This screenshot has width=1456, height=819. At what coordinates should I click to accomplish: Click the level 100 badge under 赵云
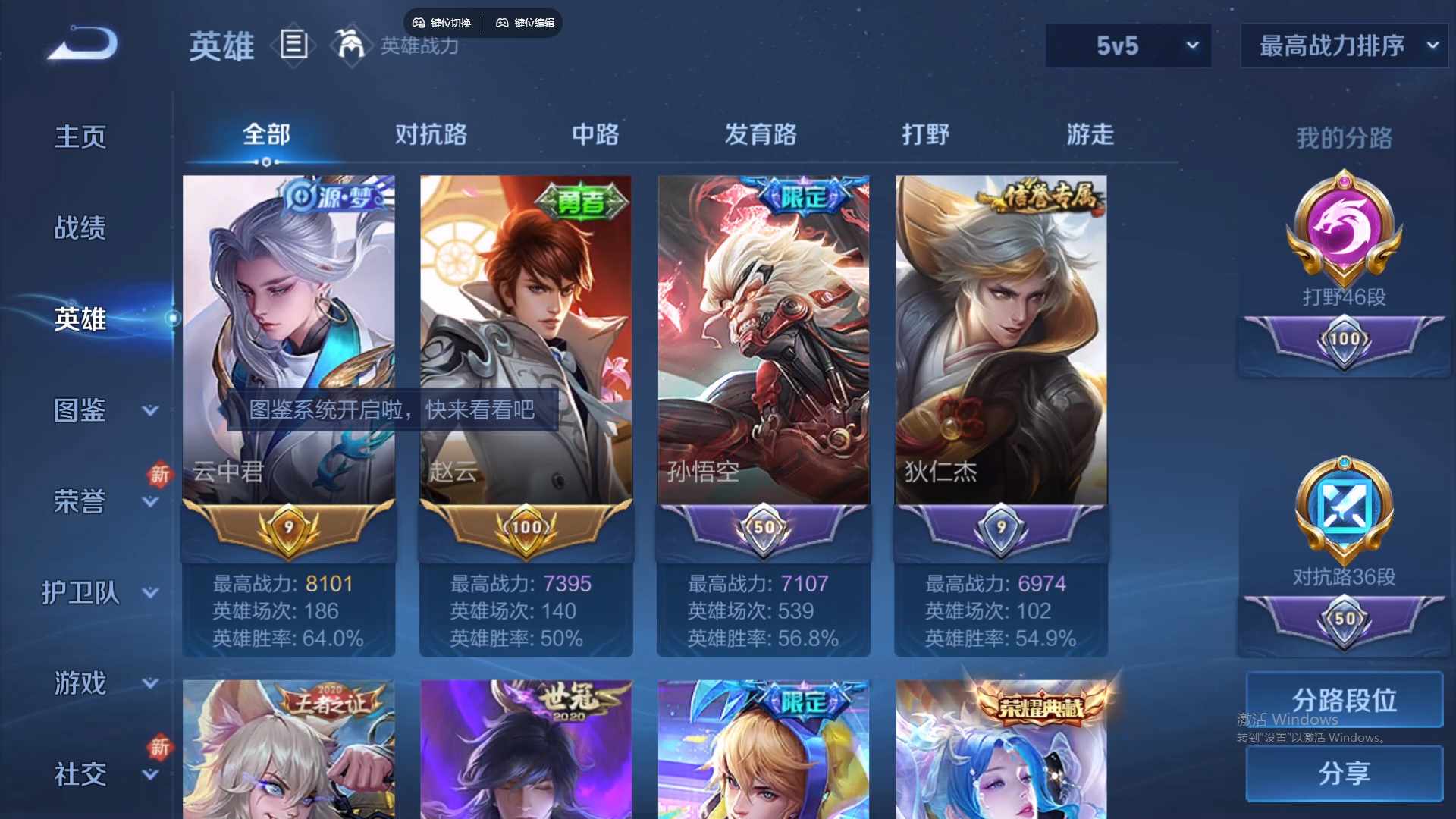pos(526,529)
